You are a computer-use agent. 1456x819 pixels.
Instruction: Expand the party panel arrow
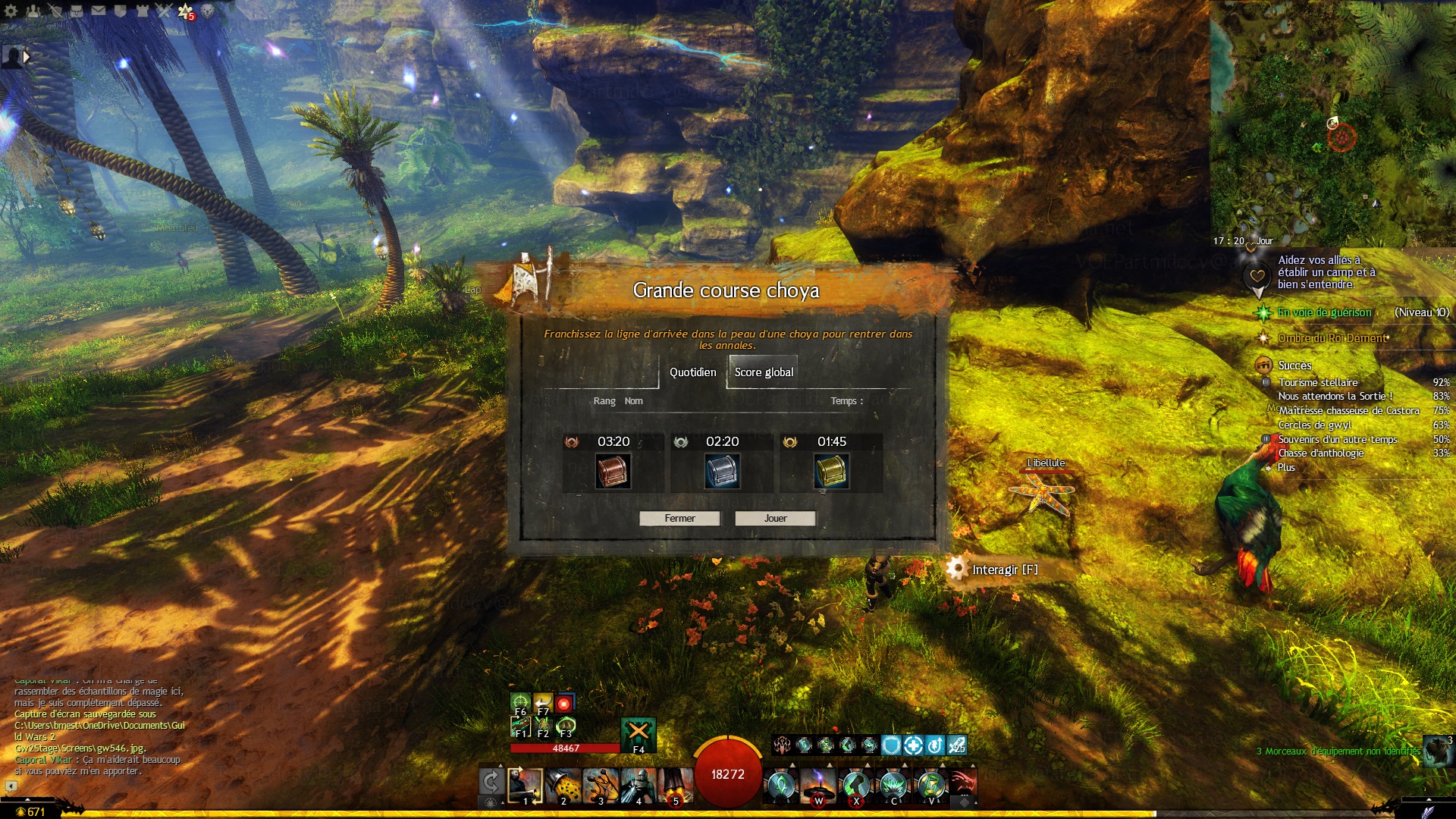[27, 56]
